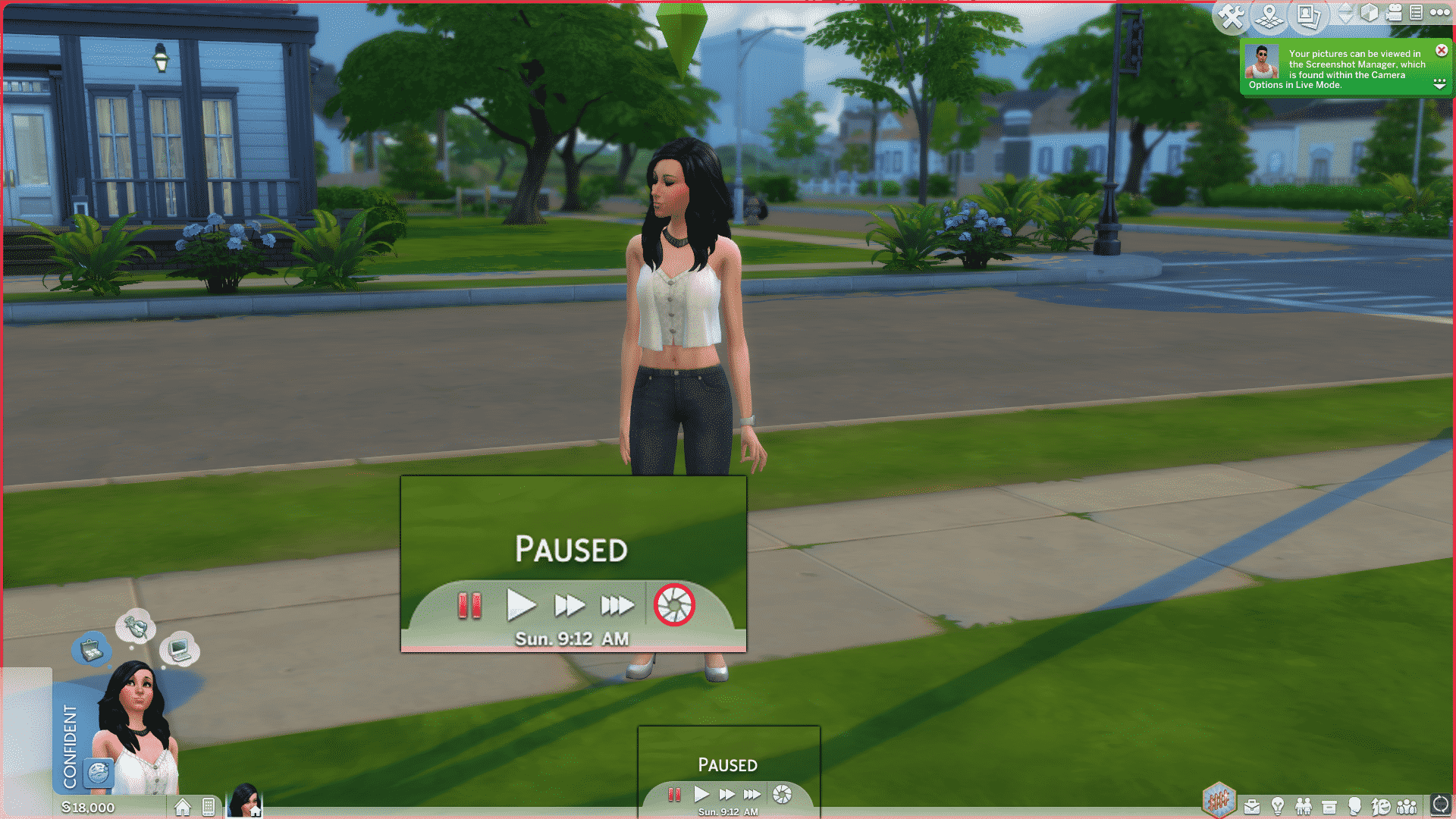Image resolution: width=1456 pixels, height=819 pixels.
Task: Open the Needs panel smiley icon
Action: point(1381,806)
